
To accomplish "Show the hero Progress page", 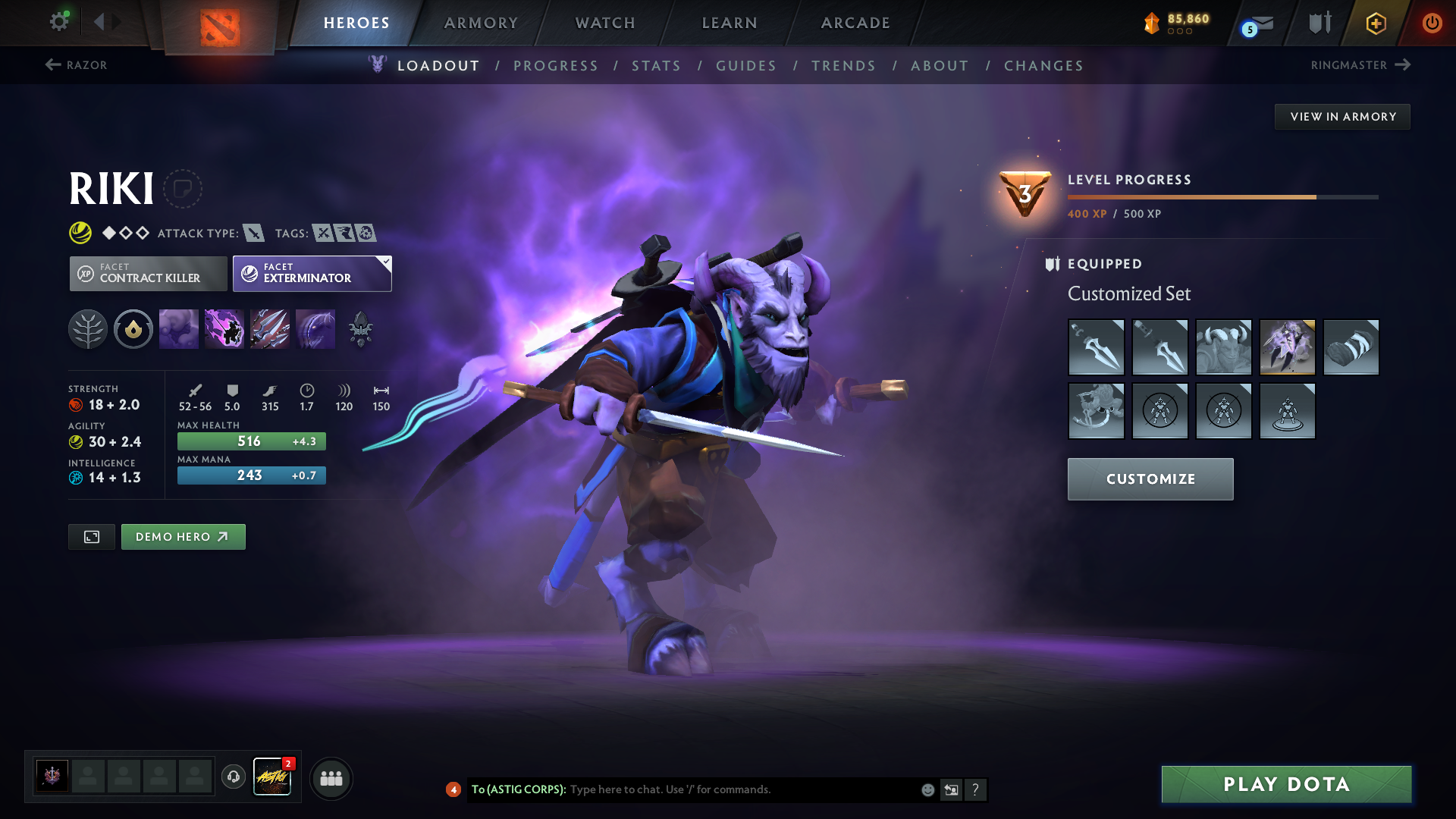I will point(556,66).
